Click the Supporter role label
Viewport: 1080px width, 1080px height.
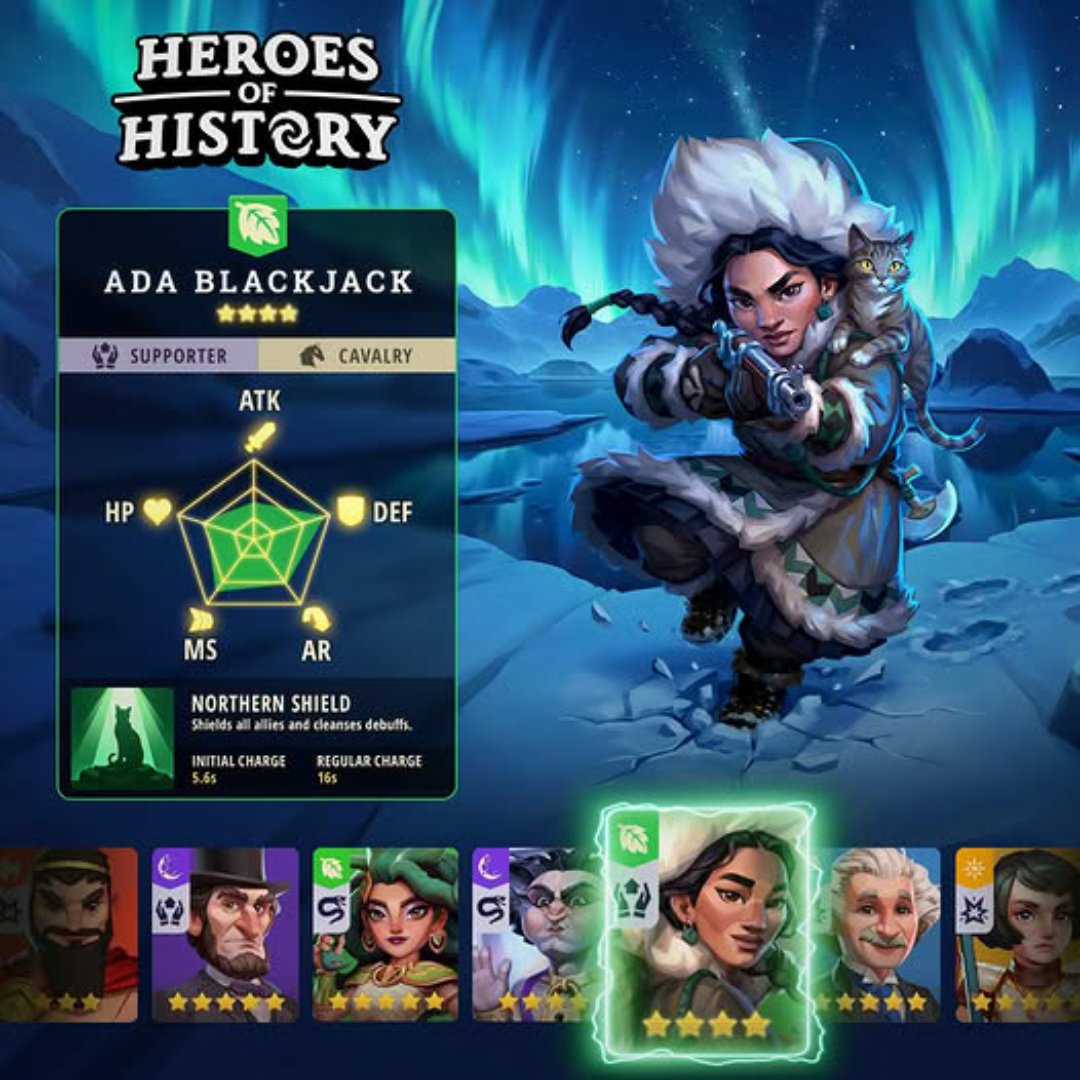pos(160,356)
